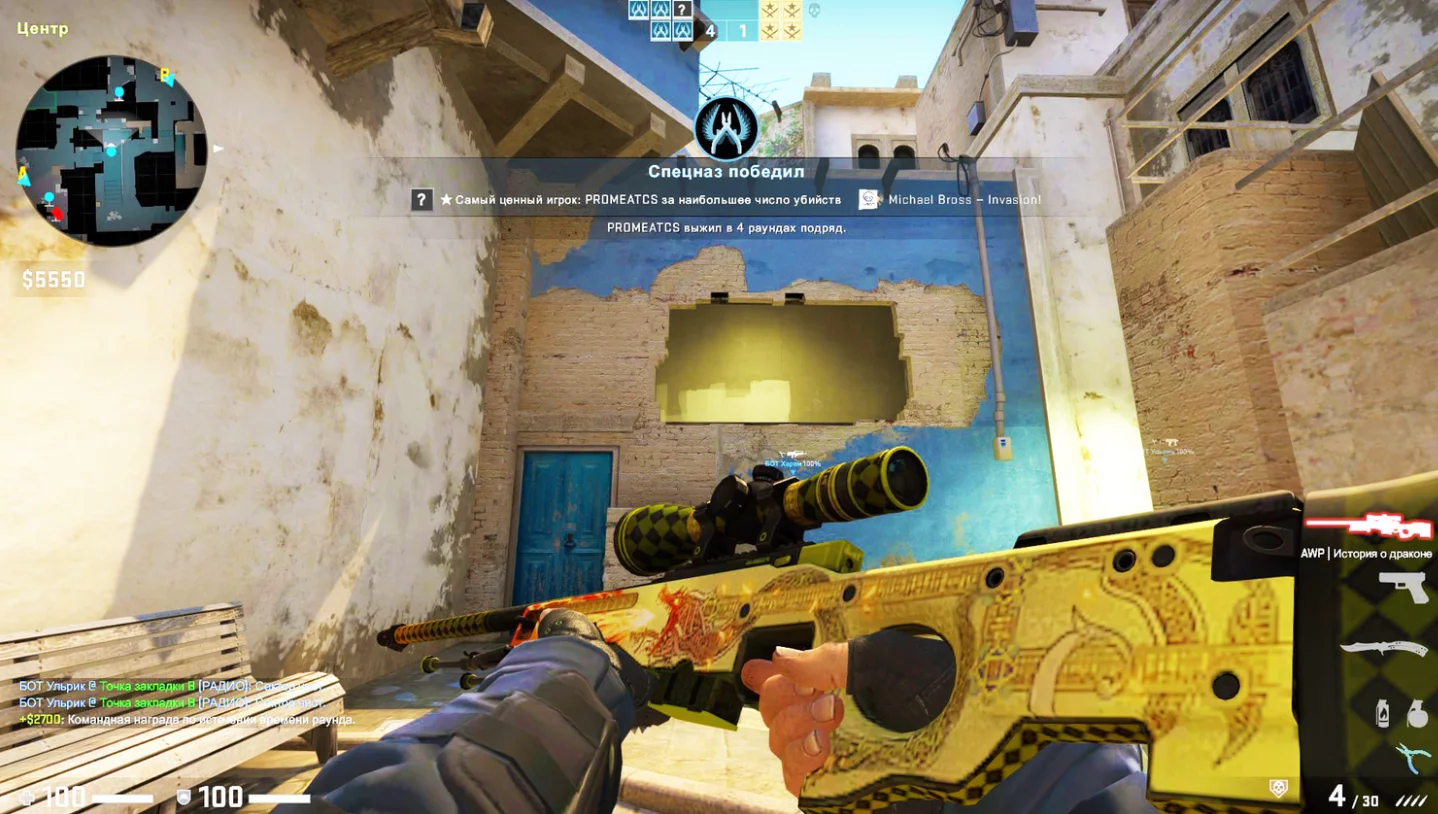The width and height of the screenshot is (1438, 814).
Task: Select the incendiary grenade icon
Action: (1383, 712)
